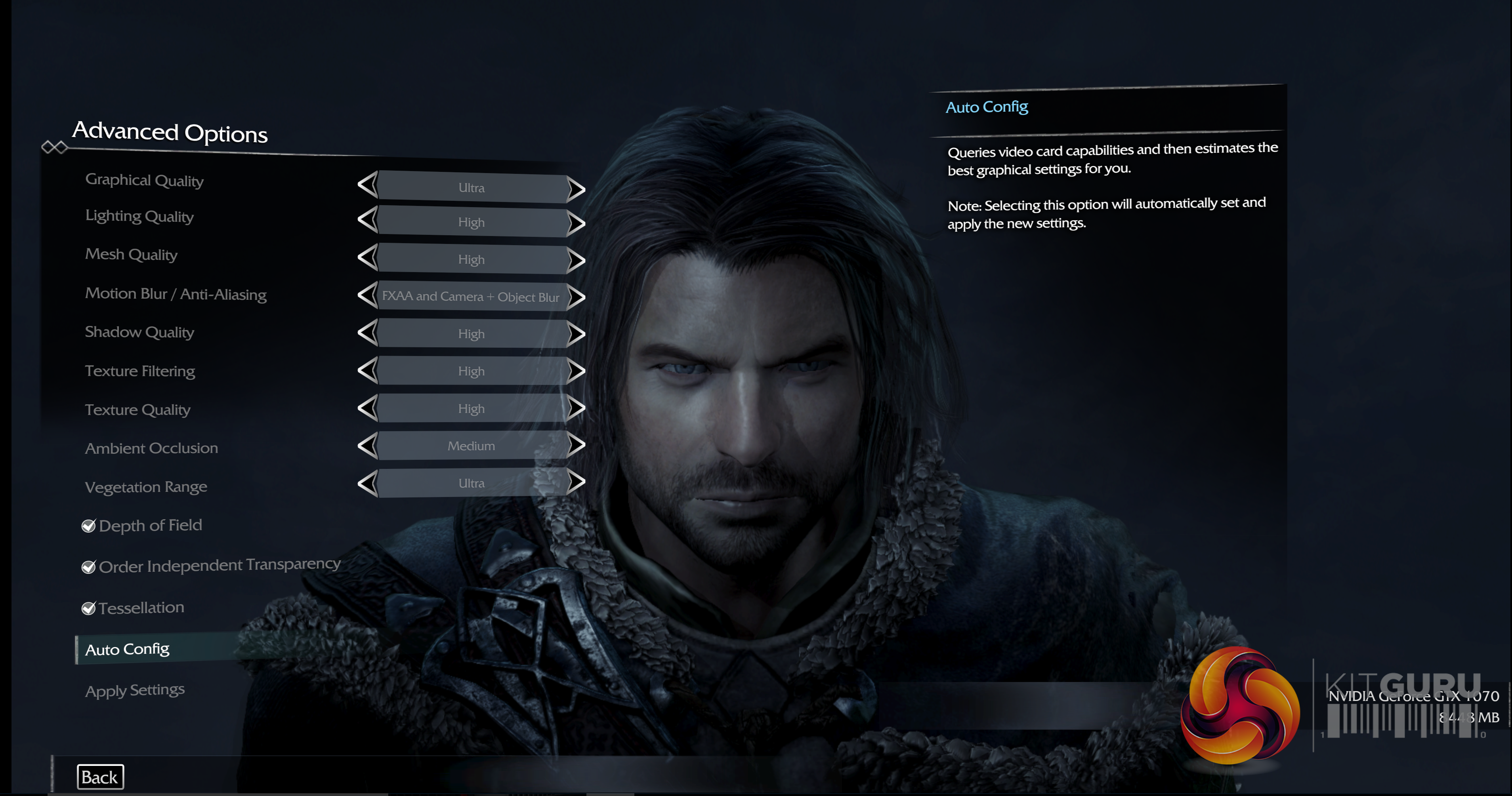Toggle the Depth of Field checkbox

89,526
